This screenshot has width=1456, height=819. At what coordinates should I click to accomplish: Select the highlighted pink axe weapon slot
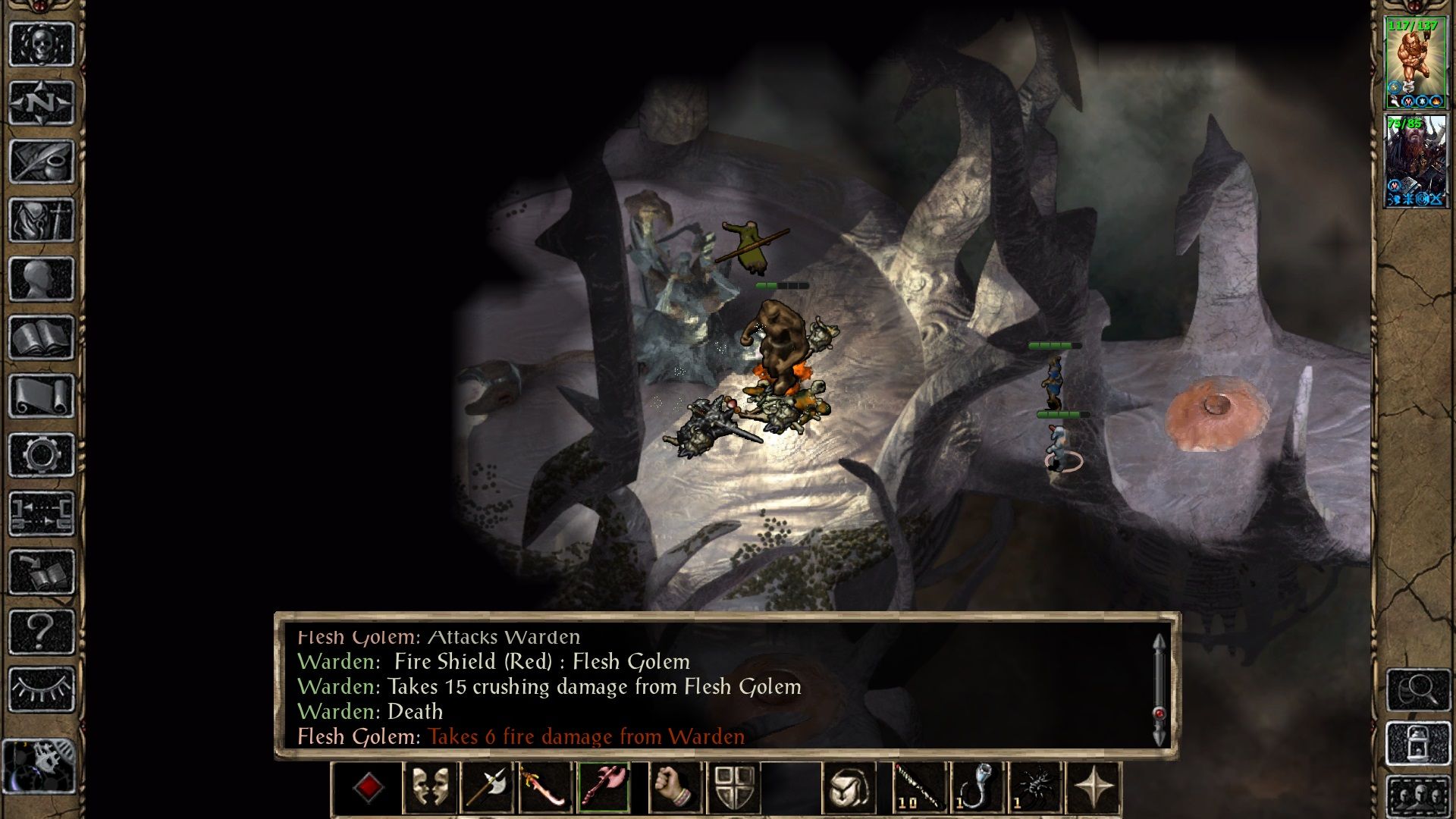(x=604, y=789)
